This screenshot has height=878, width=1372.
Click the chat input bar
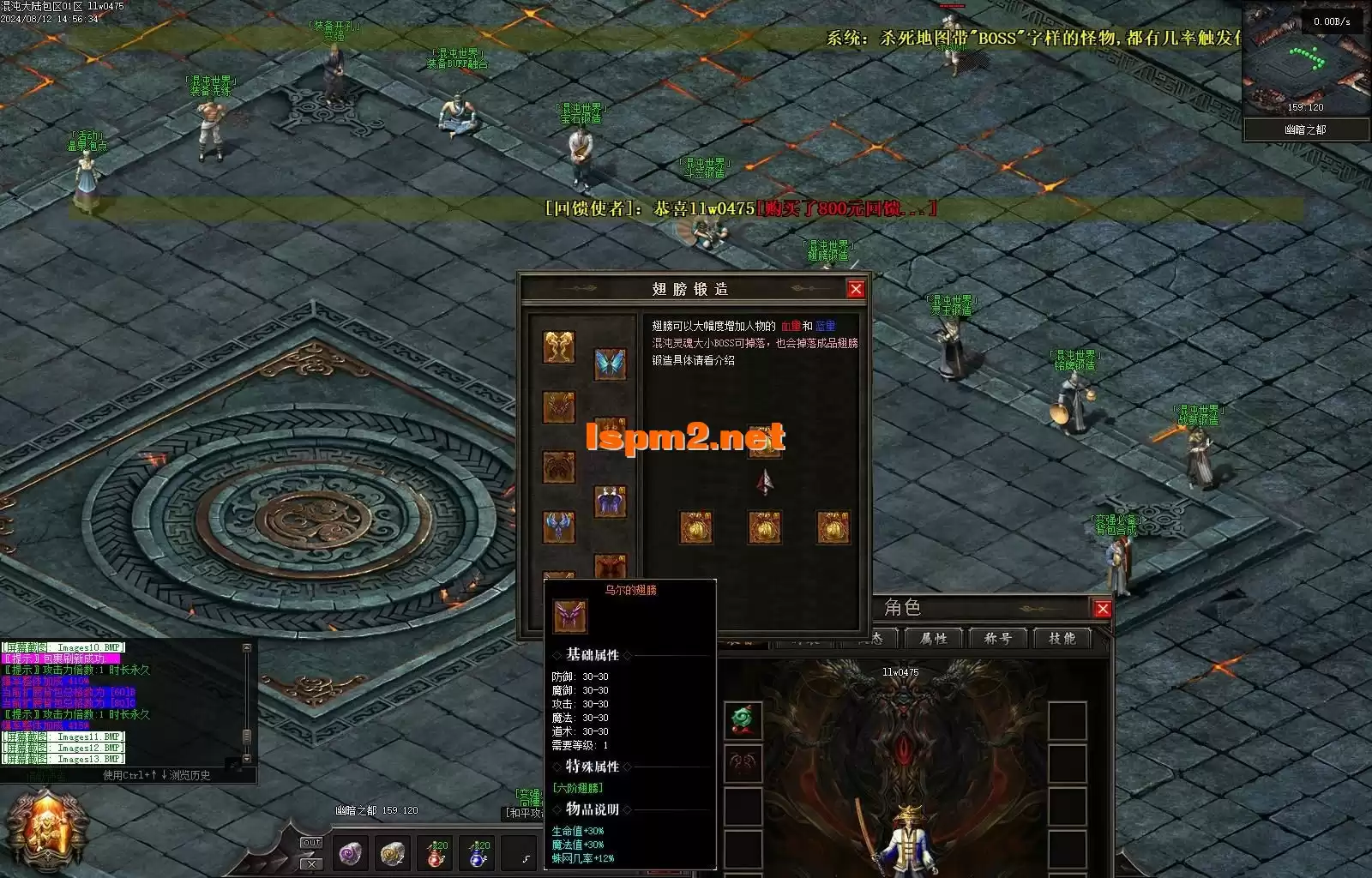129,775
